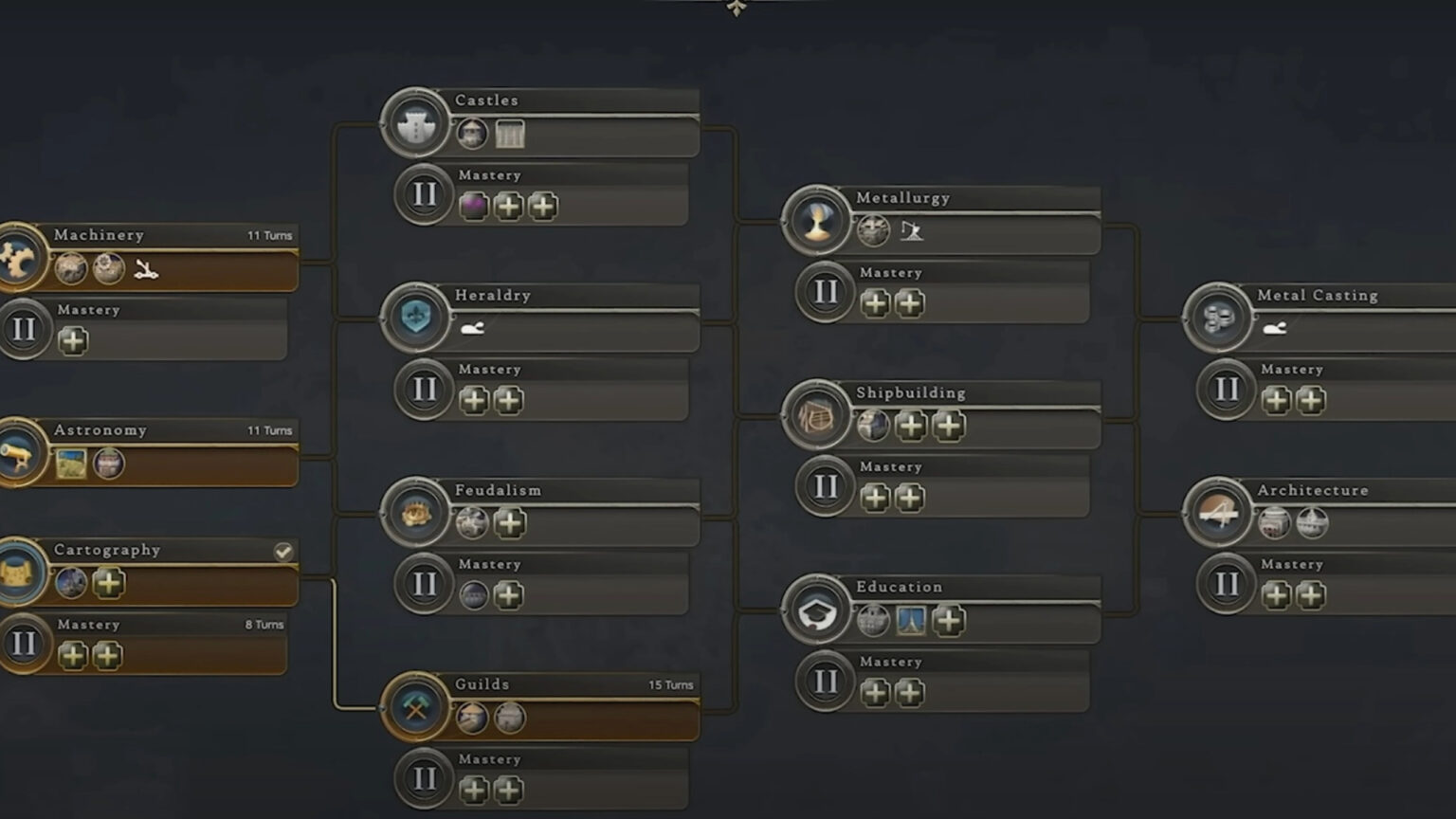Click the Feudalism crown icon
The width and height of the screenshot is (1456, 819).
click(x=415, y=515)
